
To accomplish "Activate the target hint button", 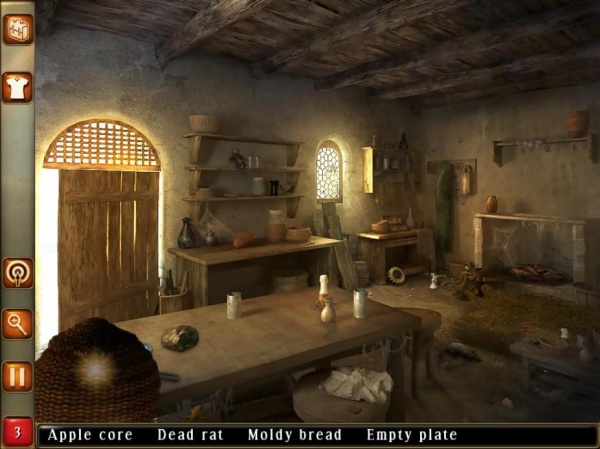I will 18,272.
